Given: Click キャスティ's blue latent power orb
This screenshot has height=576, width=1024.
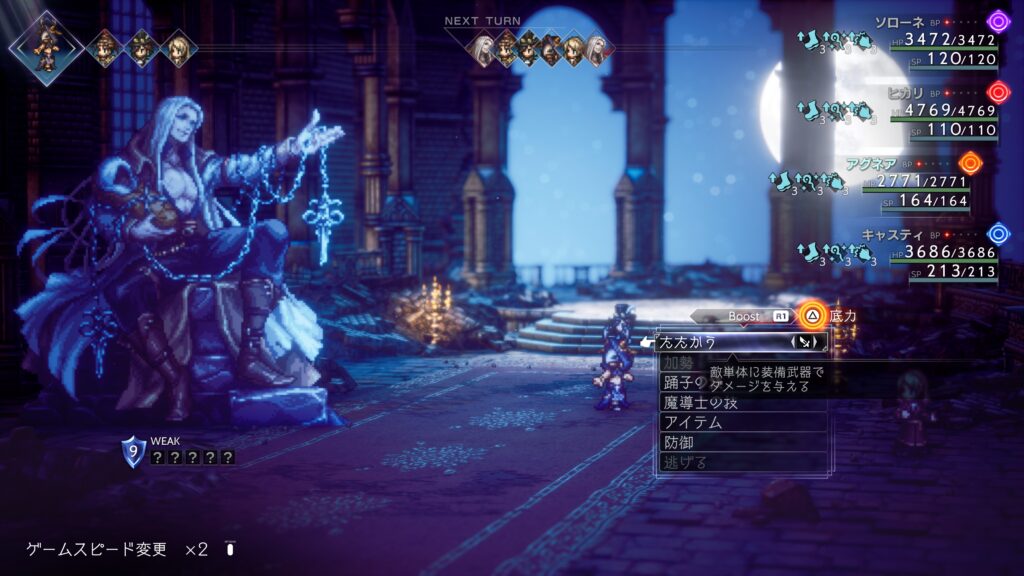Looking at the screenshot, I should [998, 234].
